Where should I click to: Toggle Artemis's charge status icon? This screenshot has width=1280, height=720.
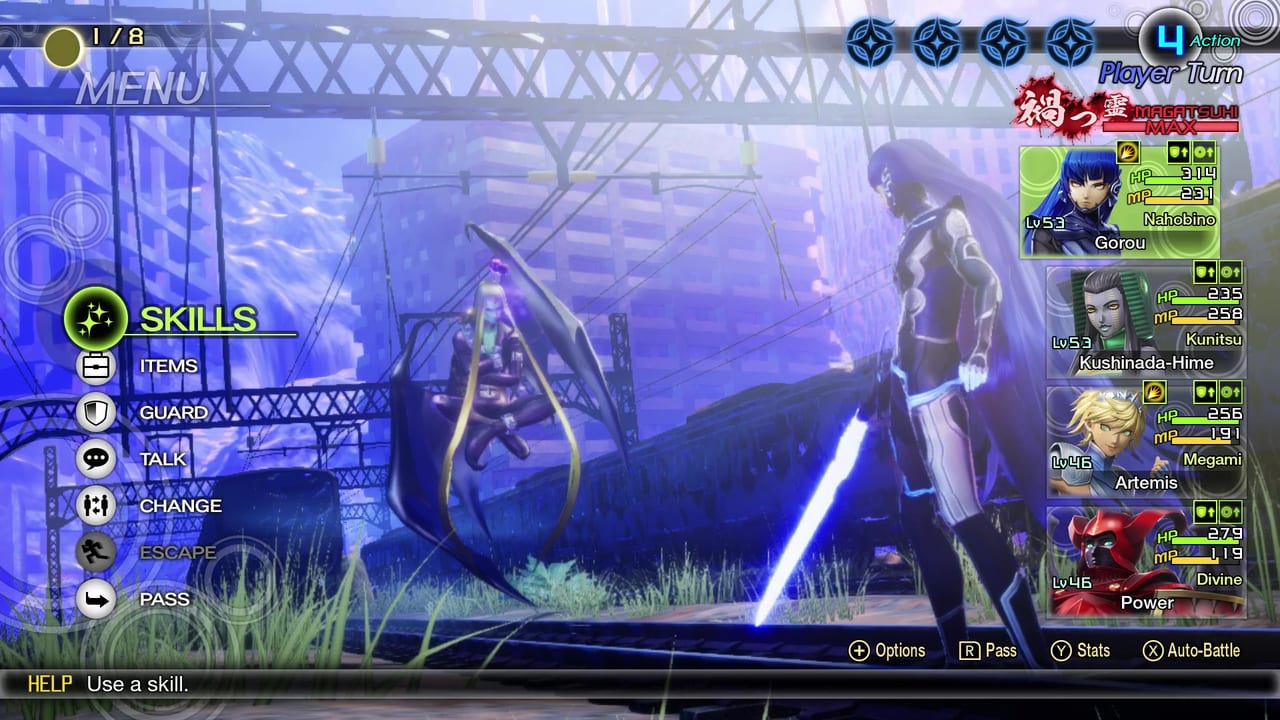(x=1155, y=392)
